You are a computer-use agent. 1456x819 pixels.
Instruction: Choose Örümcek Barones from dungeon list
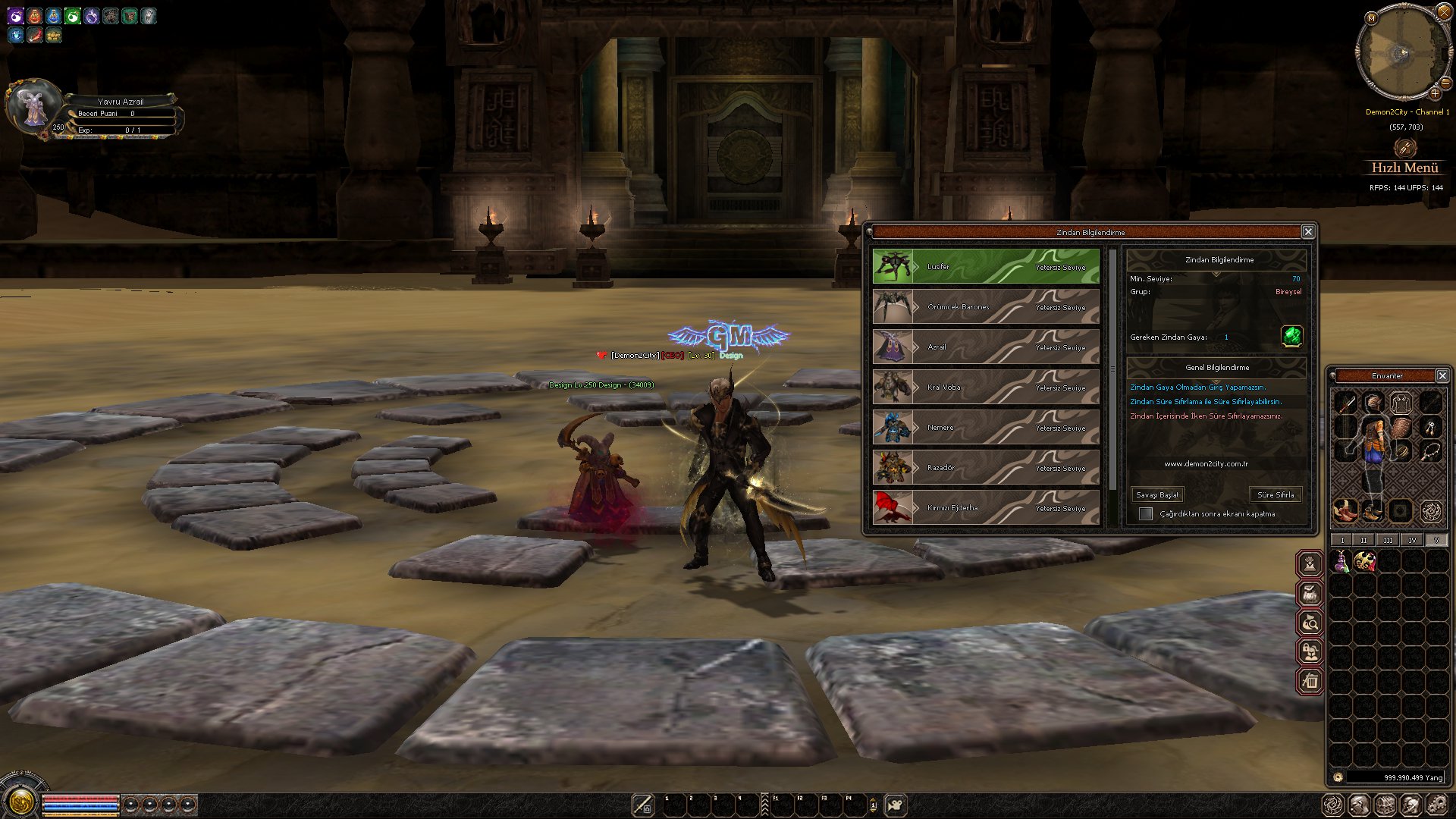(x=985, y=307)
